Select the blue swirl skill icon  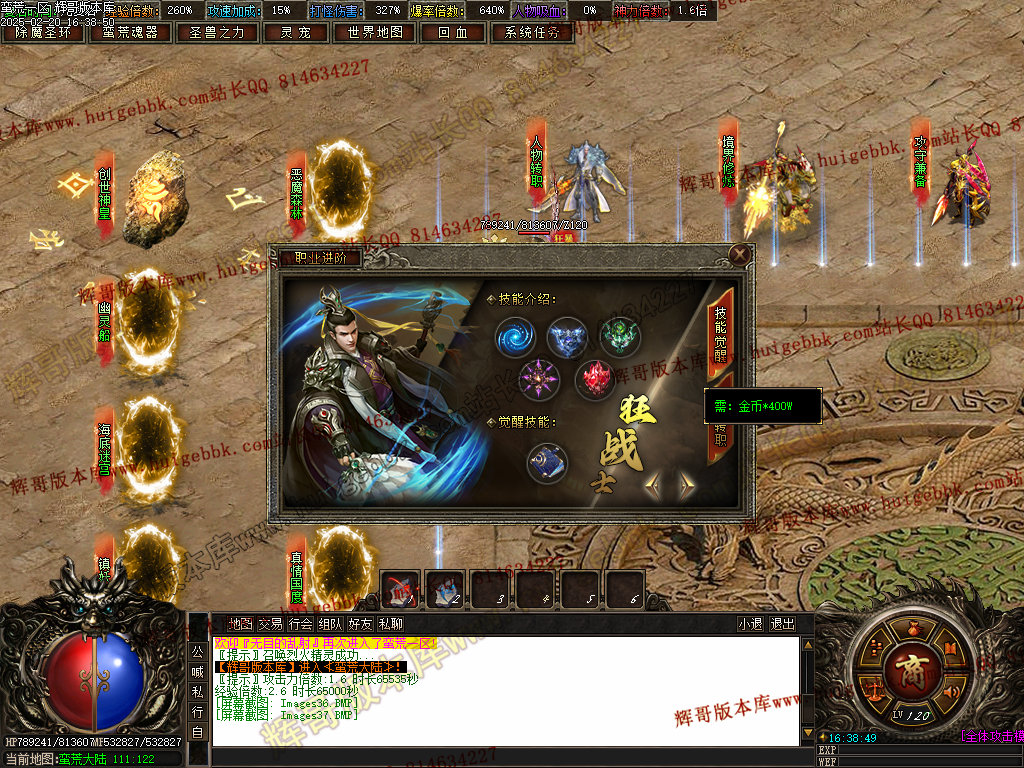(516, 337)
